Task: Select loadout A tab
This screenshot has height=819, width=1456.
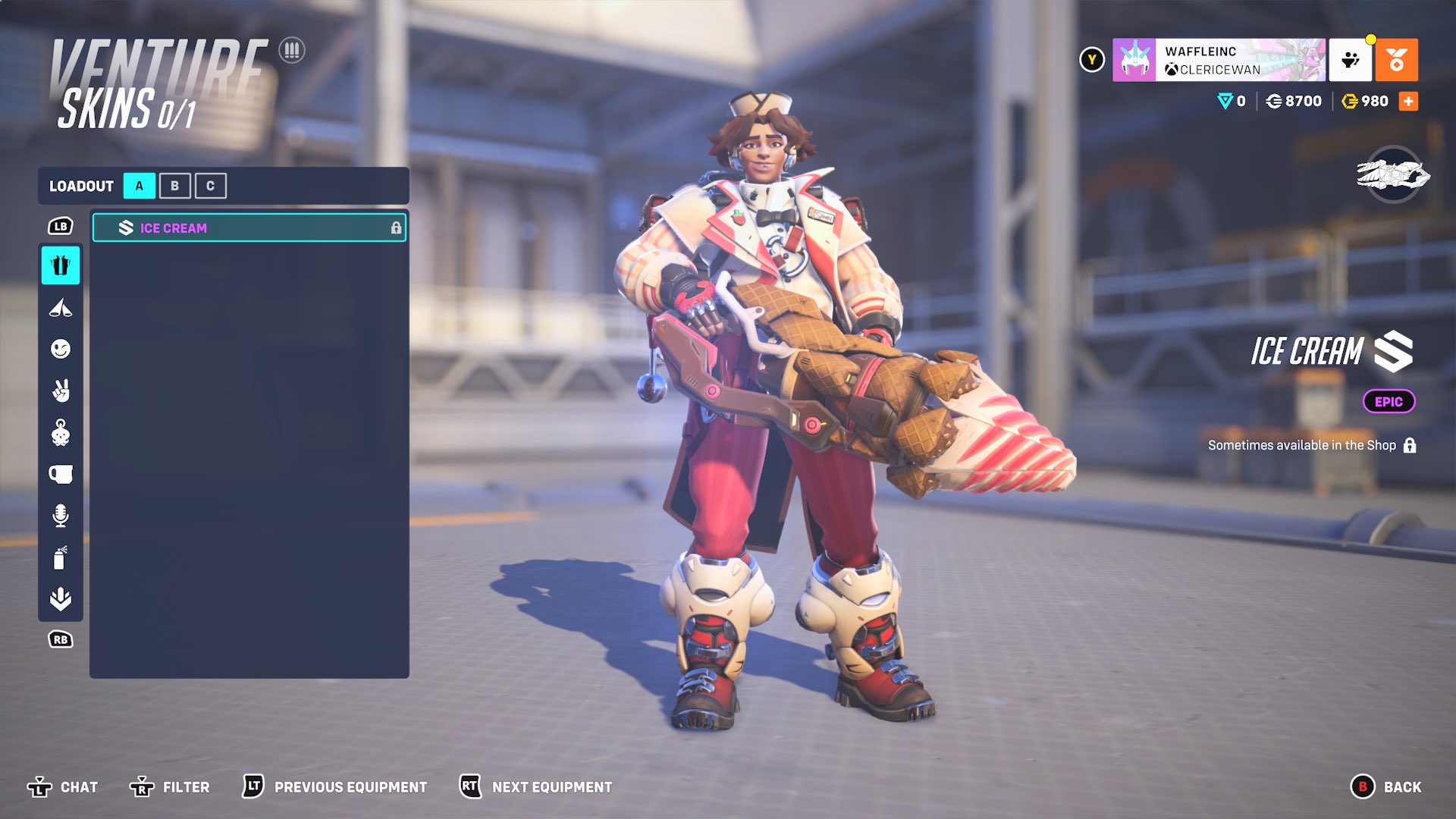Action: (139, 186)
